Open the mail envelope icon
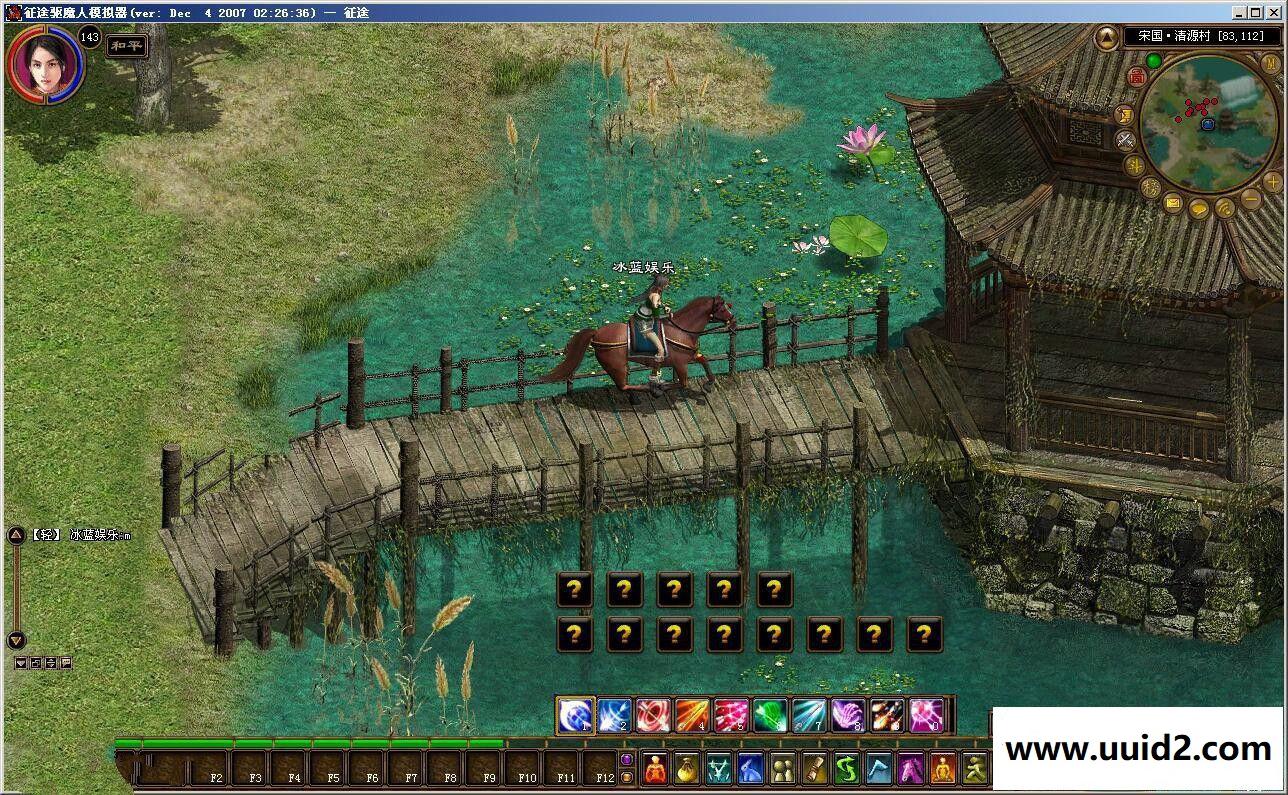Screen dimensions: 1288x795 click(1173, 204)
